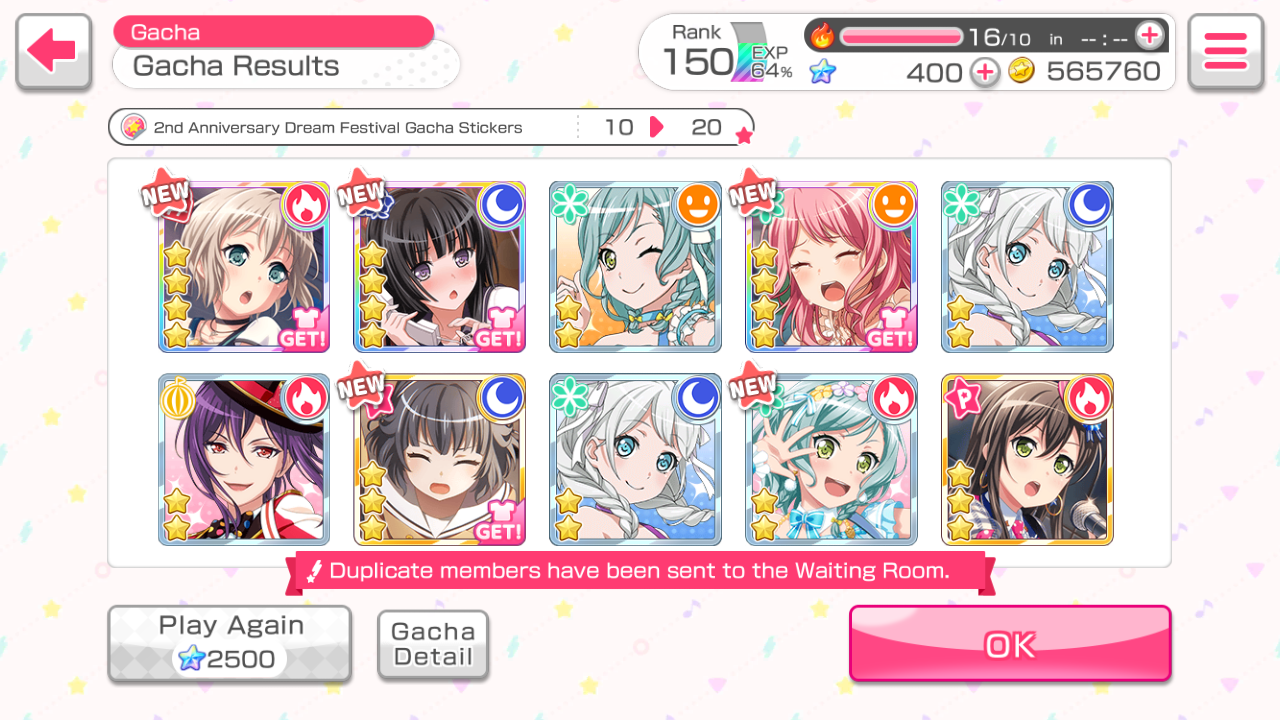
Task: Open the new black-haired four-star member card
Action: [x=439, y=267]
